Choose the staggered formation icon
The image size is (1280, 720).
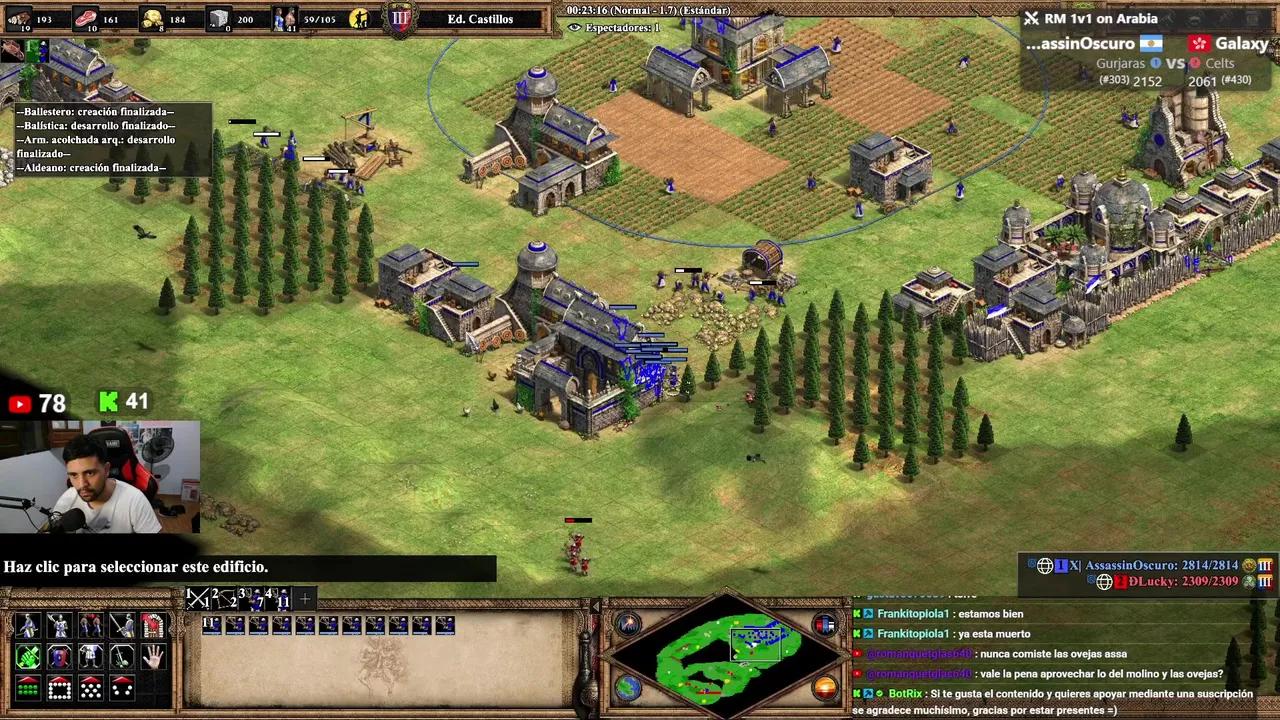click(x=91, y=688)
